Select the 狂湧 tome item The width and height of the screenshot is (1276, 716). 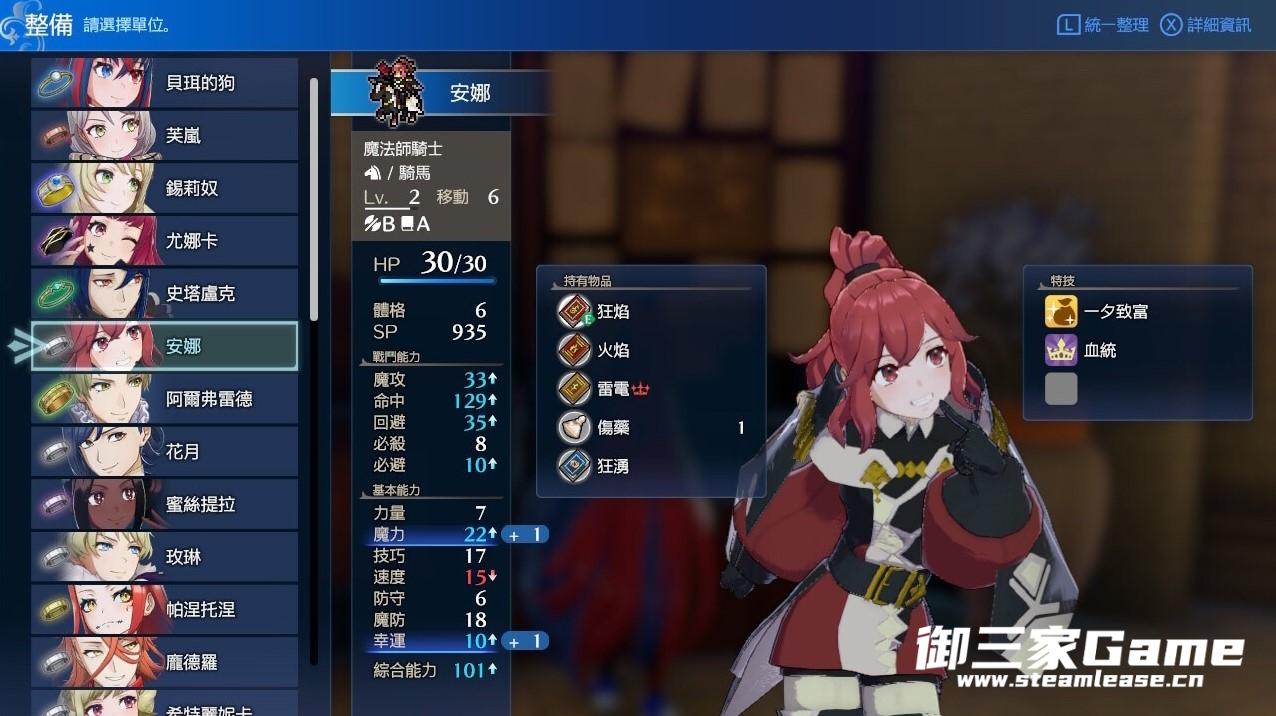[612, 466]
